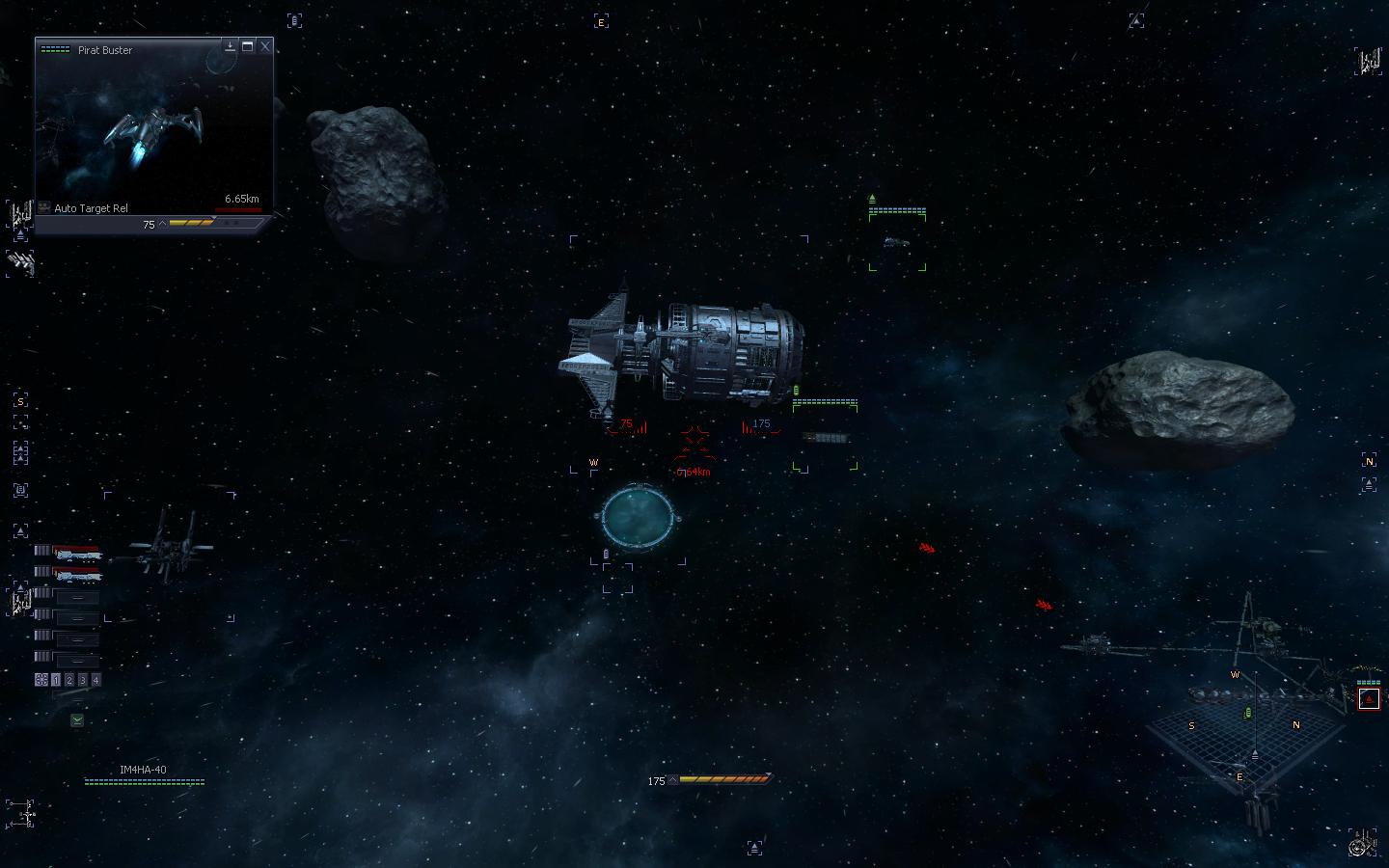
Task: Select the East gate marker at top edge
Action: tap(601, 21)
